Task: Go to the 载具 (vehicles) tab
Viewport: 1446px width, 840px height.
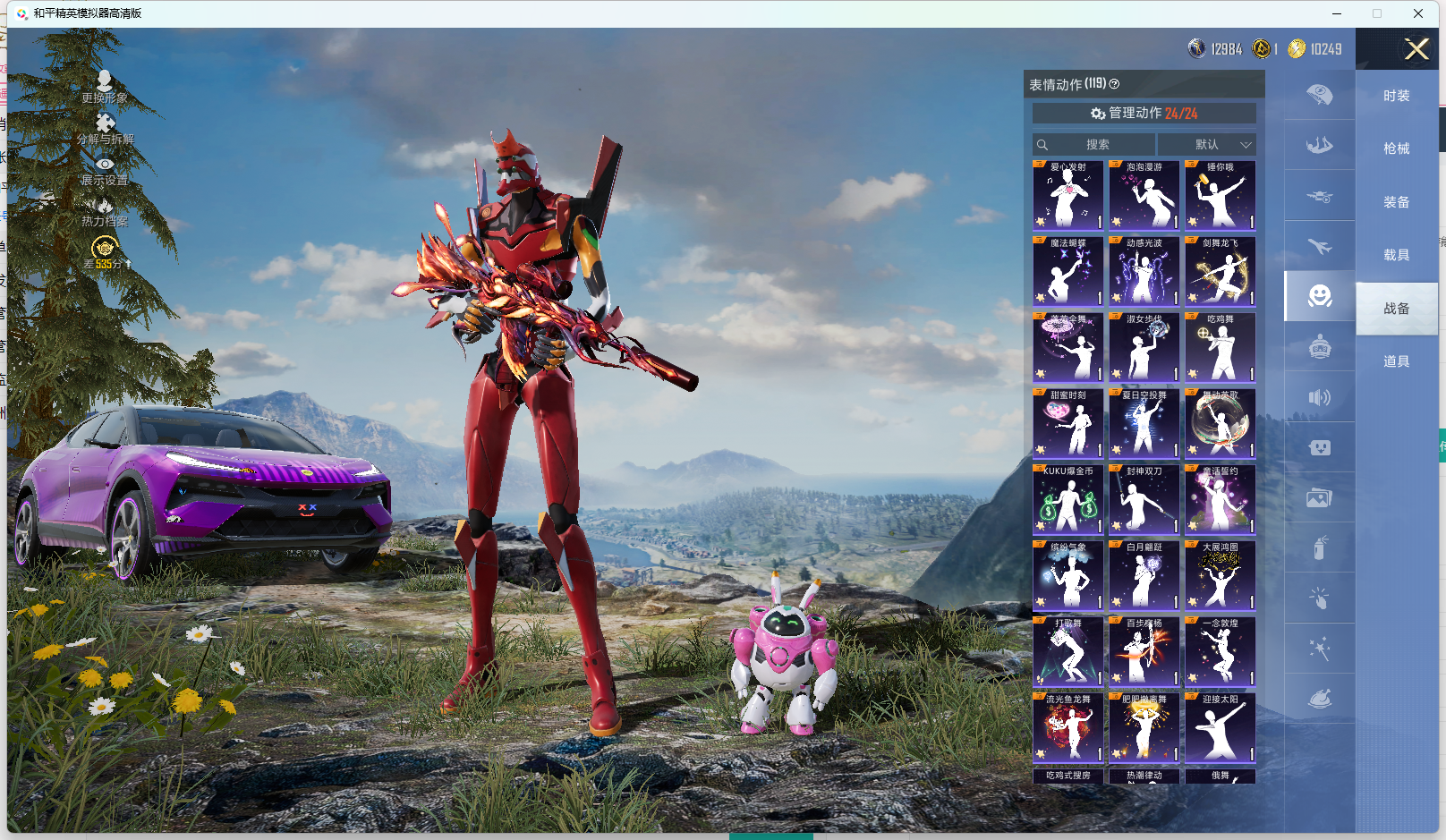Action: click(x=1396, y=255)
